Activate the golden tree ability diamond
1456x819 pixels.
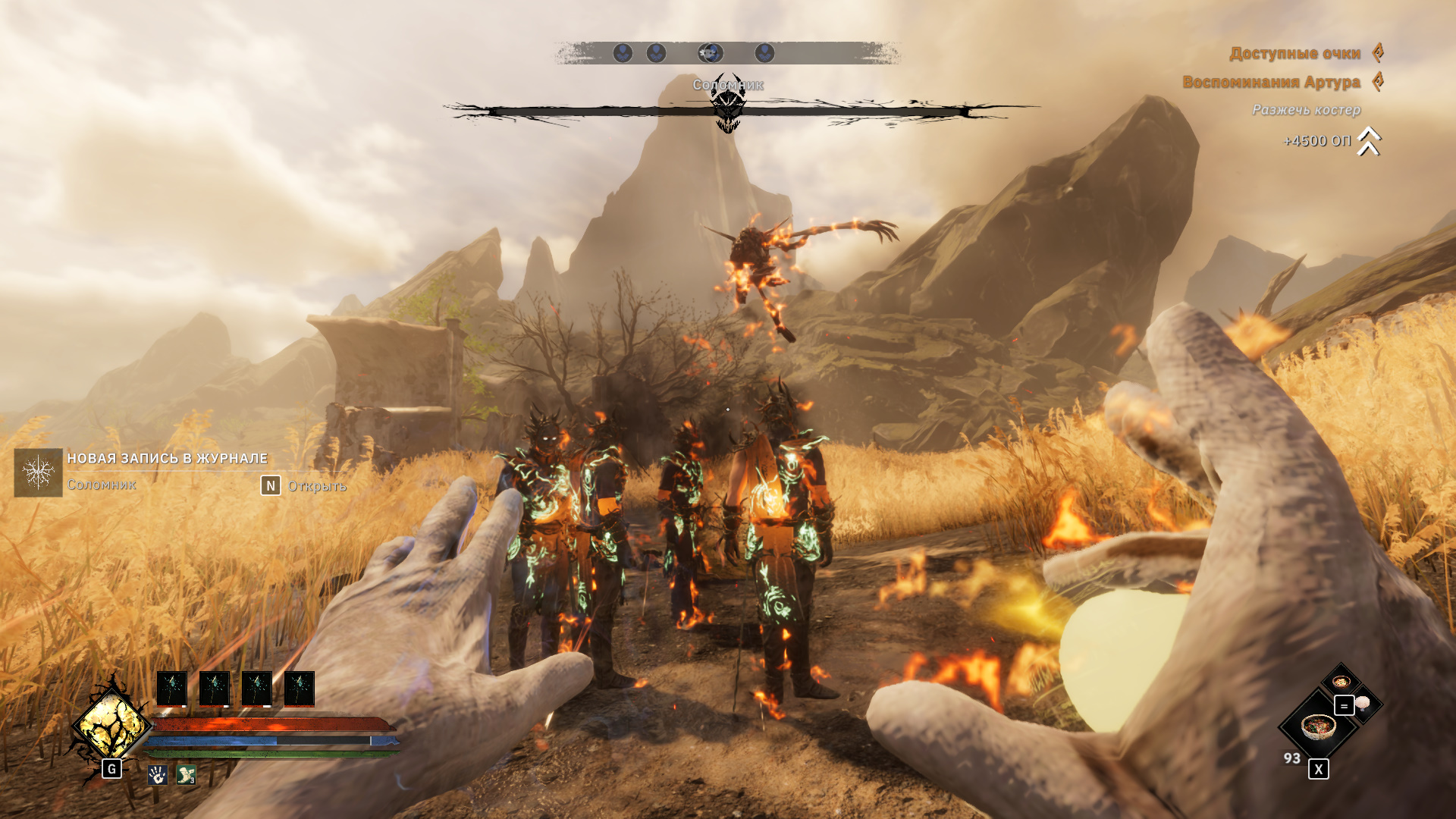[x=111, y=726]
